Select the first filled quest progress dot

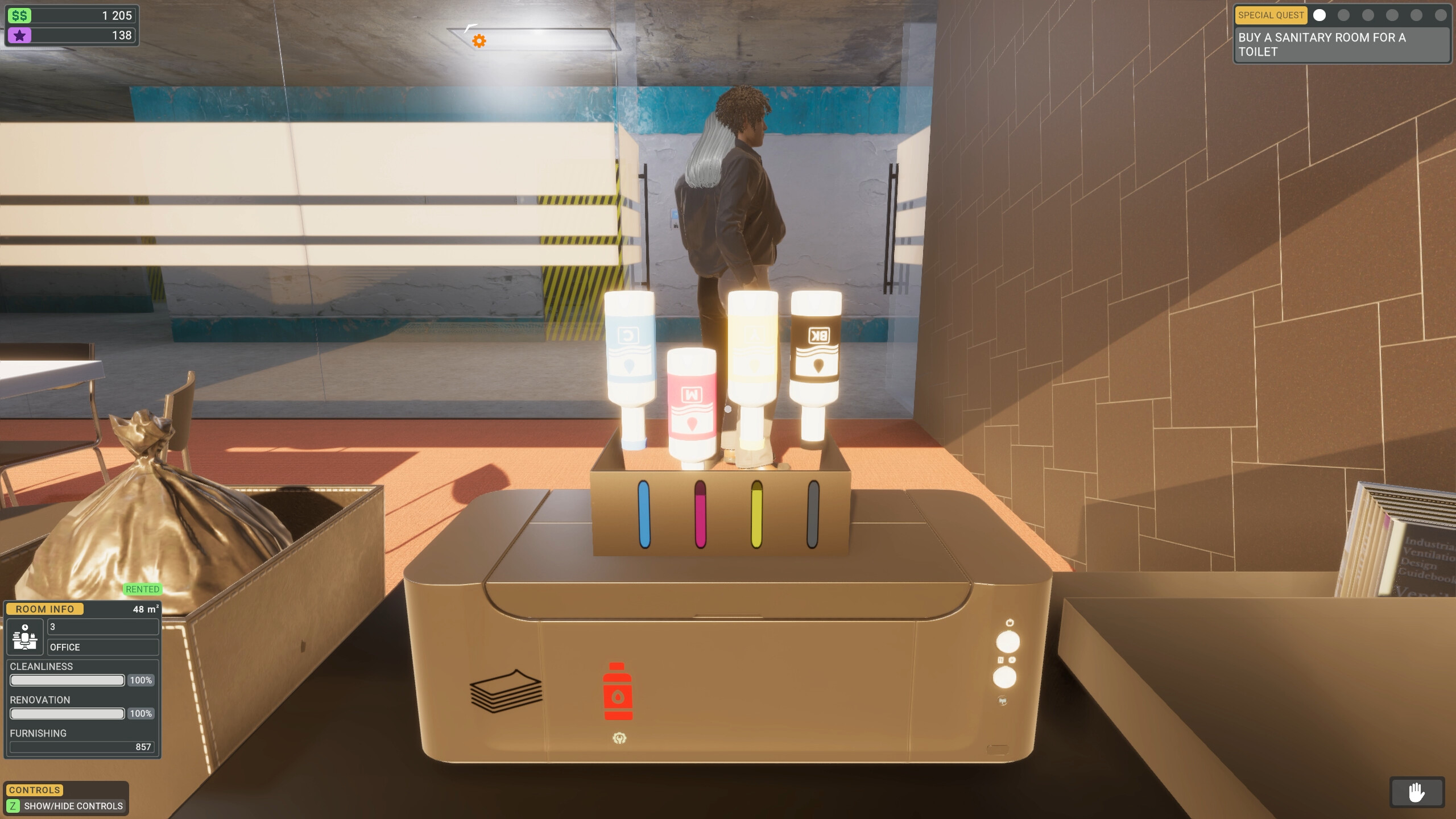pos(1319,15)
